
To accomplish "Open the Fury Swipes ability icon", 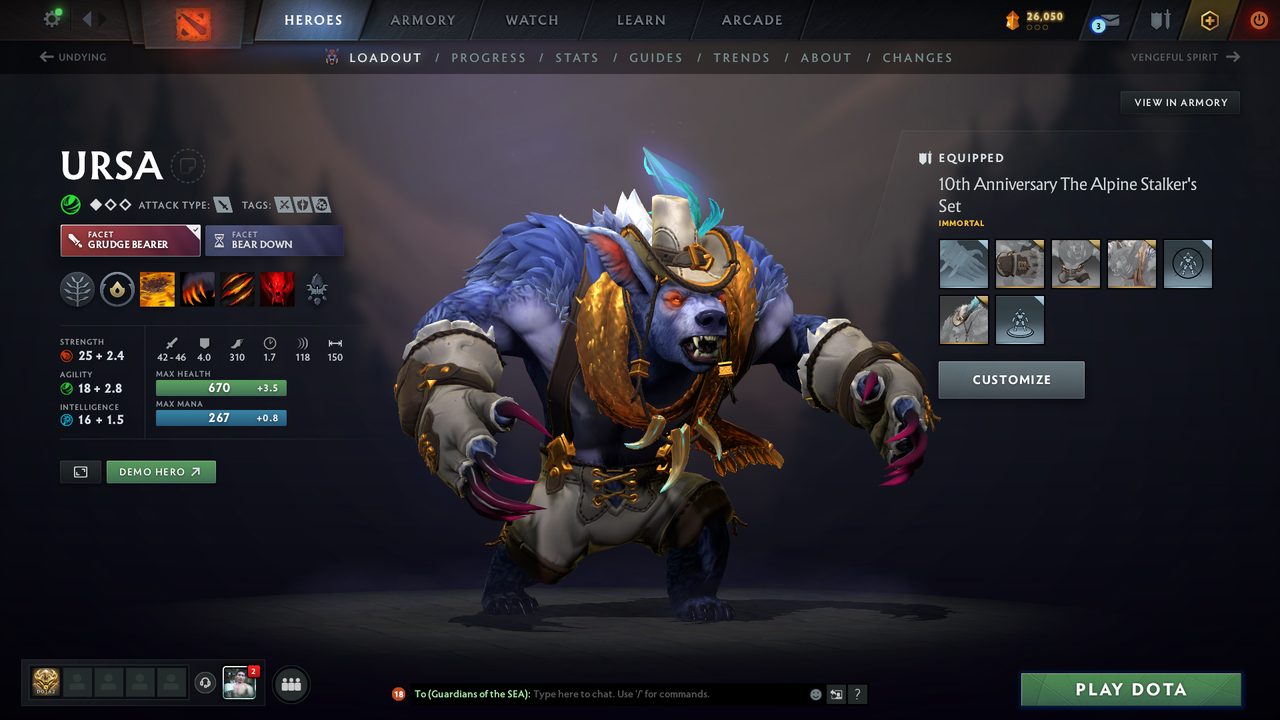I will click(238, 289).
